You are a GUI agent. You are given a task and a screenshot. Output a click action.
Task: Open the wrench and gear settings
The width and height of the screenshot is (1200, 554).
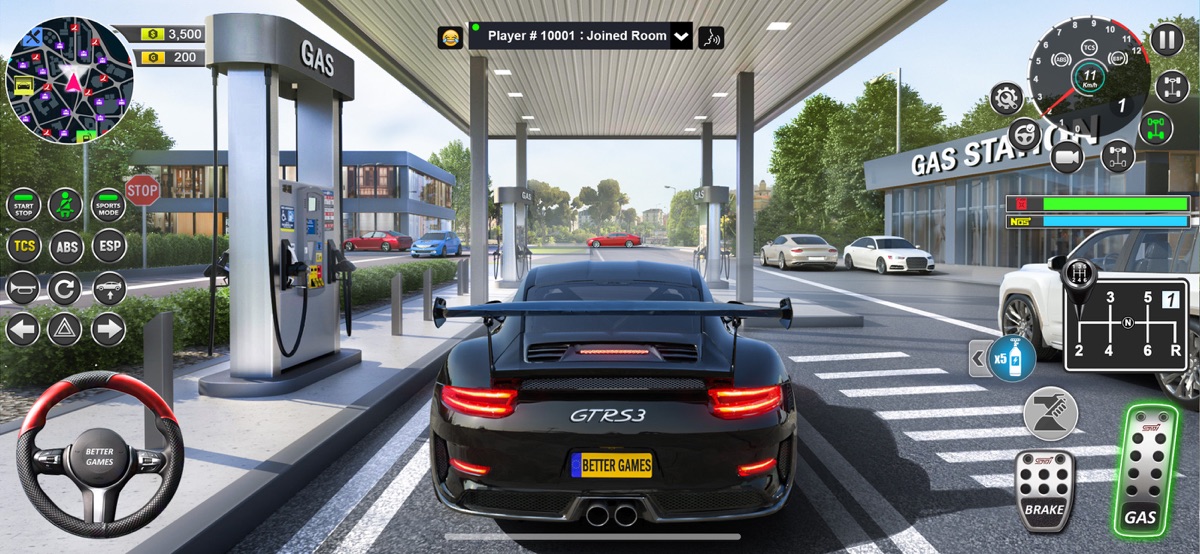pos(1006,98)
